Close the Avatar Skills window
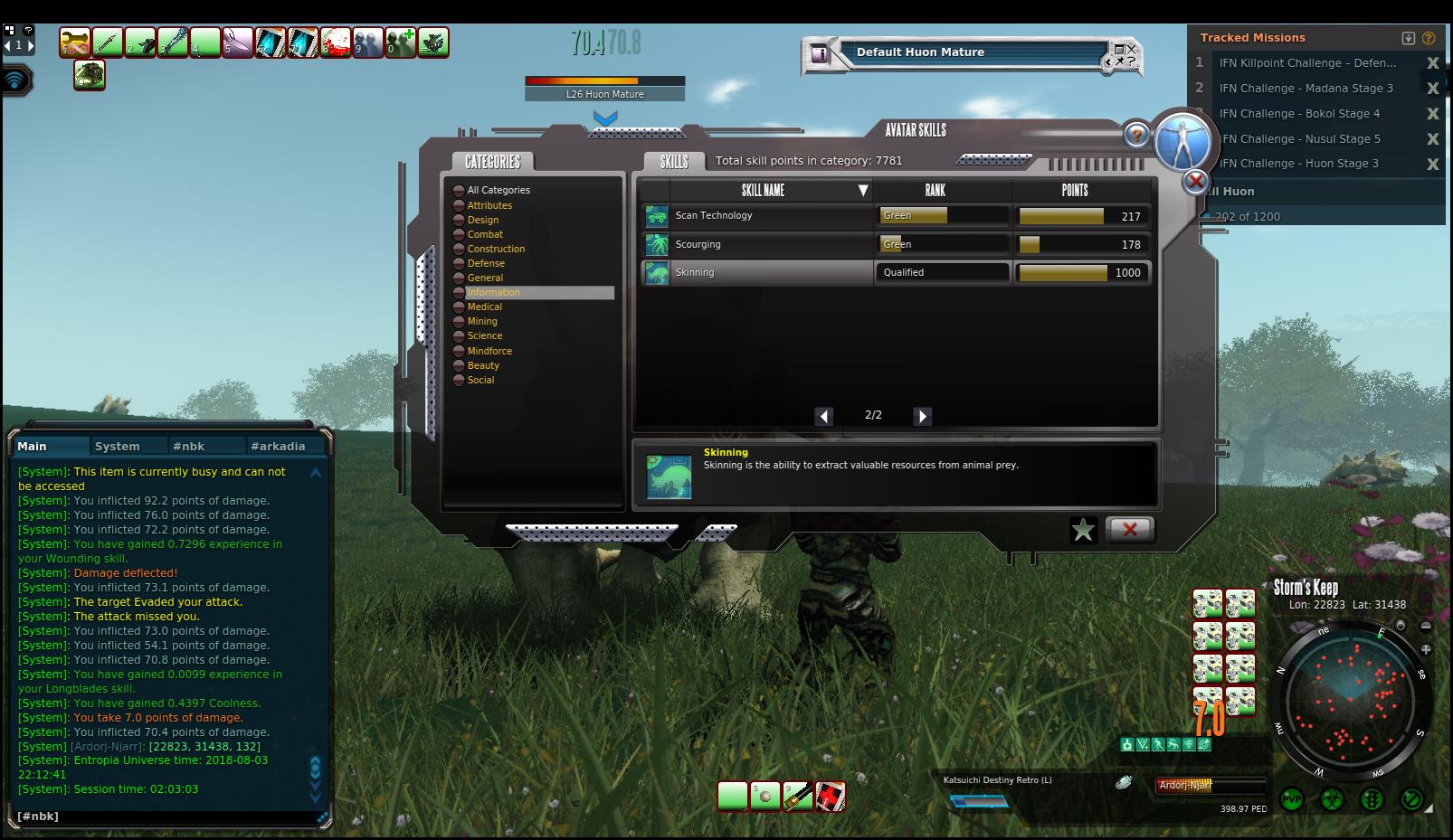Screen dimensions: 1453x840 pos(1129,529)
